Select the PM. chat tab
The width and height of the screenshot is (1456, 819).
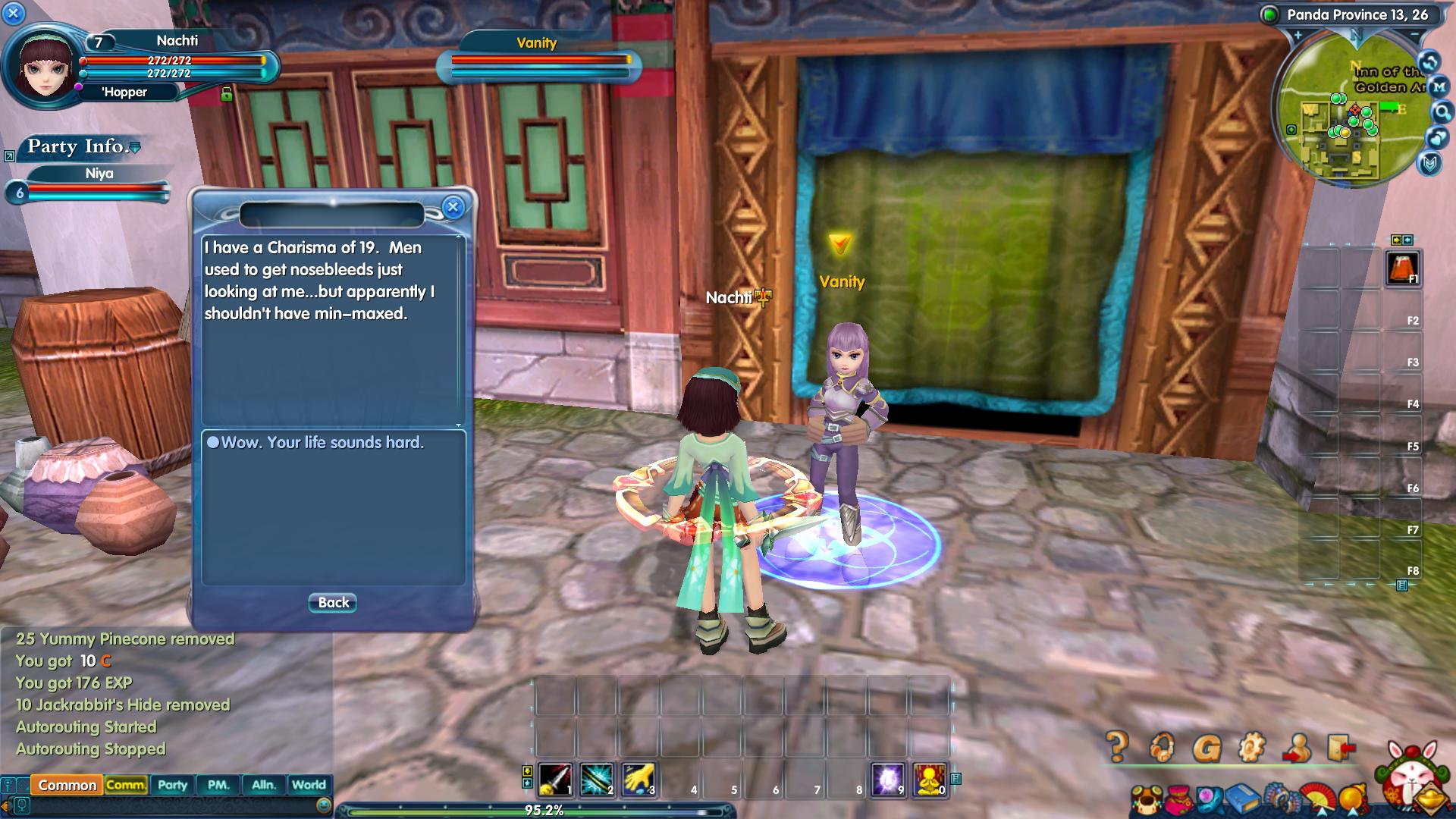pyautogui.click(x=218, y=786)
